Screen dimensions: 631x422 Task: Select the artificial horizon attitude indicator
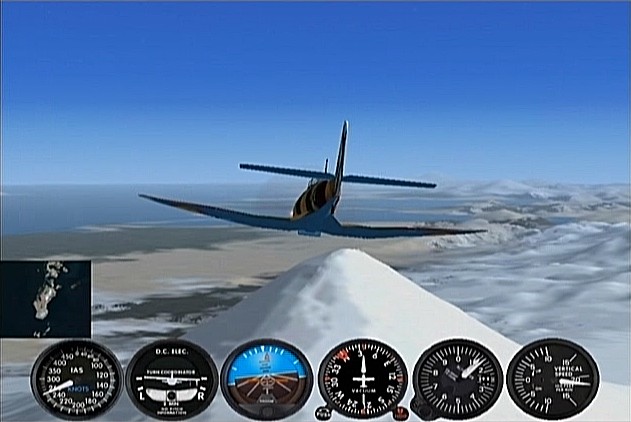coord(266,379)
